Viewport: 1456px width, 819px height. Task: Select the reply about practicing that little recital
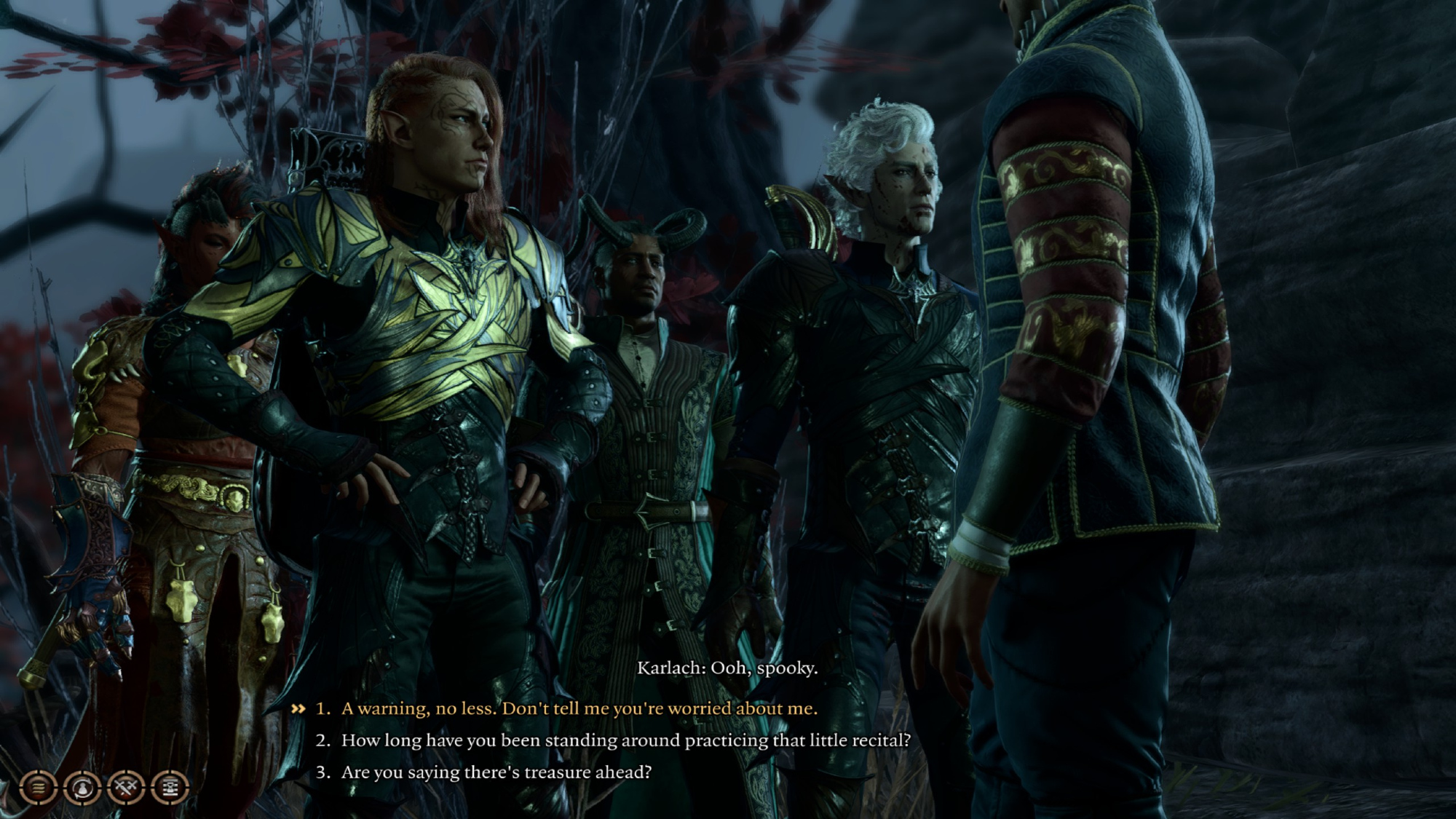(x=625, y=740)
